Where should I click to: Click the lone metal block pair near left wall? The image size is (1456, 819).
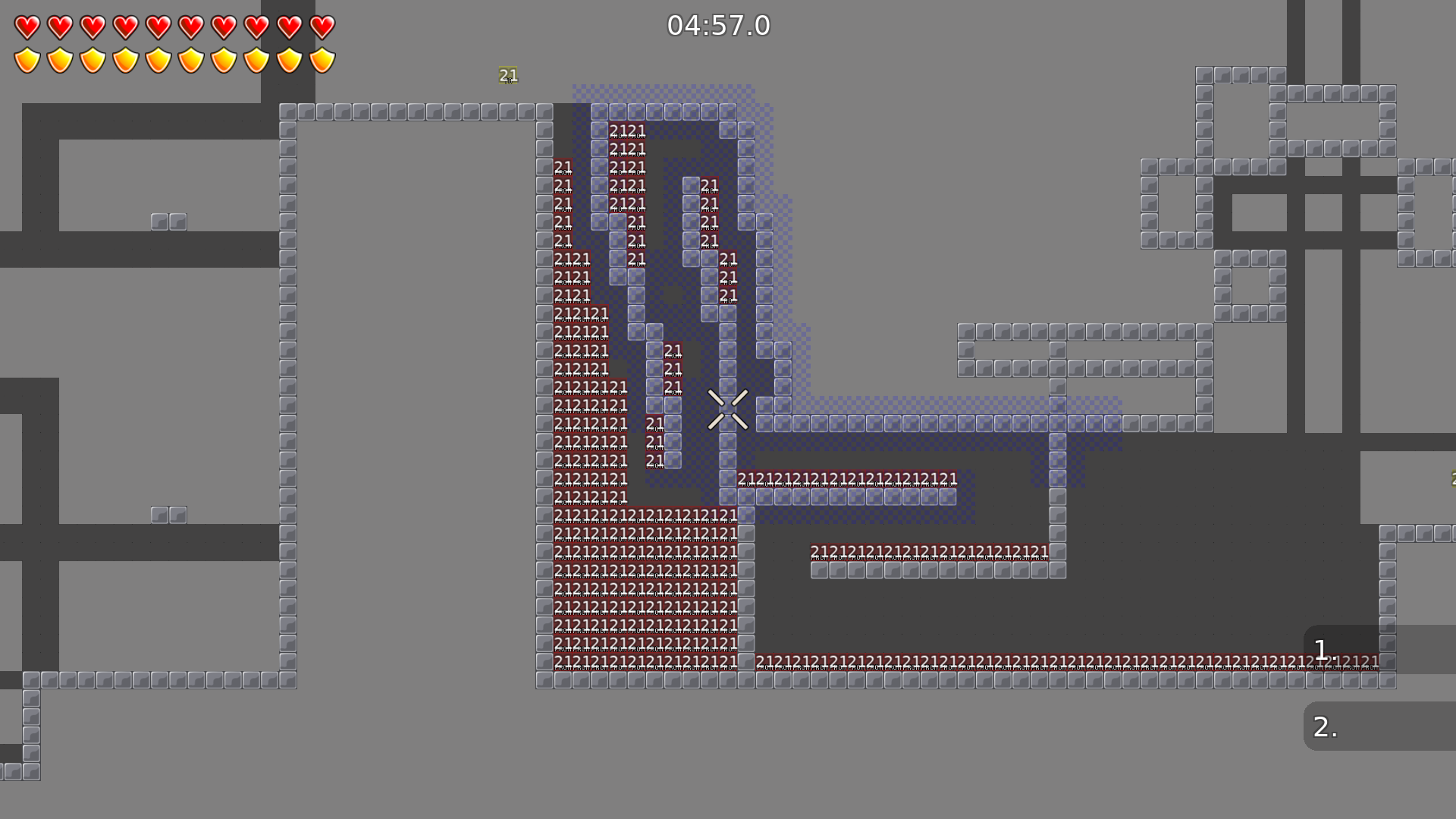168,221
